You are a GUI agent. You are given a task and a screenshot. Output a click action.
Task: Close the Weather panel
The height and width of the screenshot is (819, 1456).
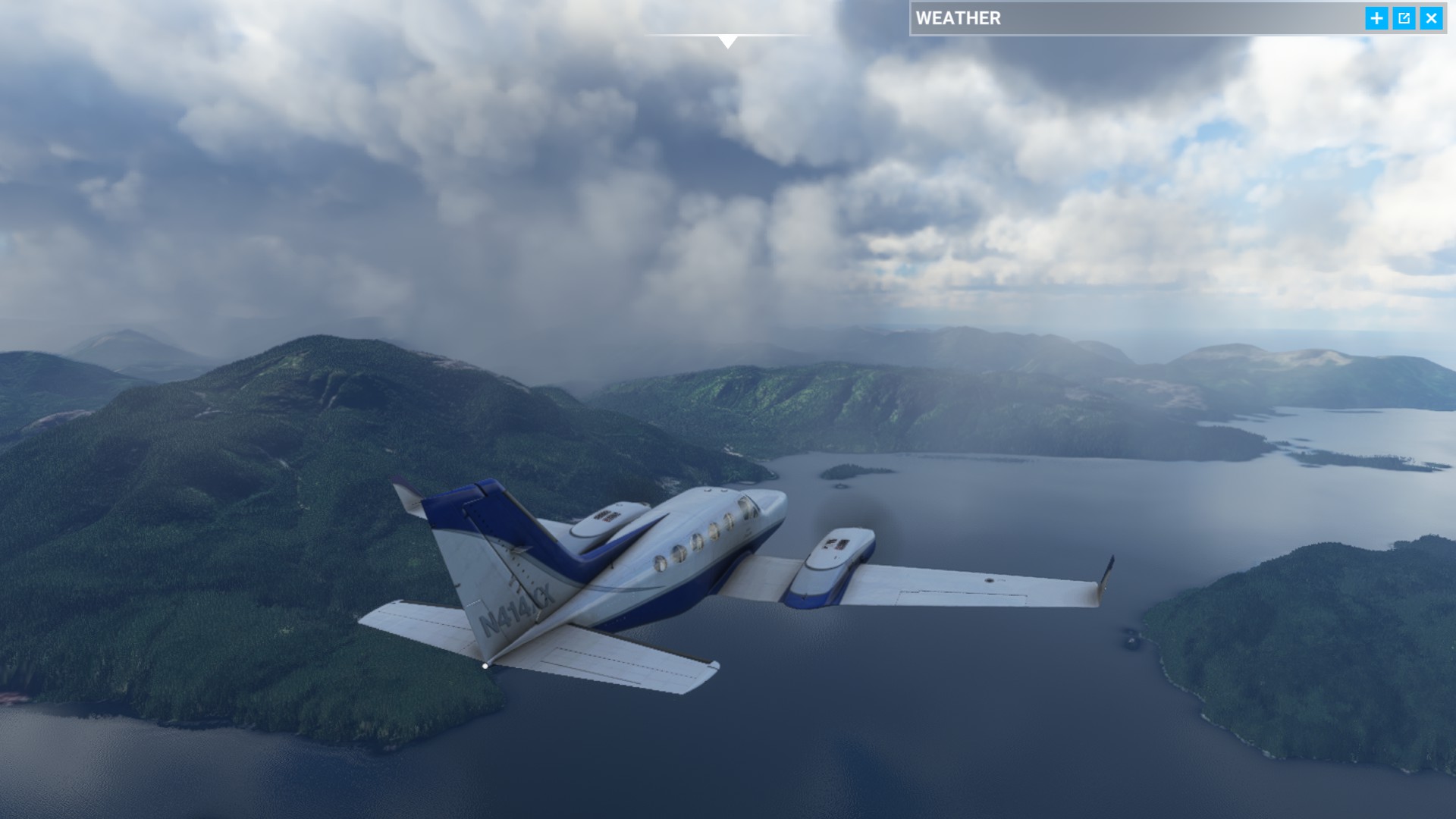[1431, 18]
